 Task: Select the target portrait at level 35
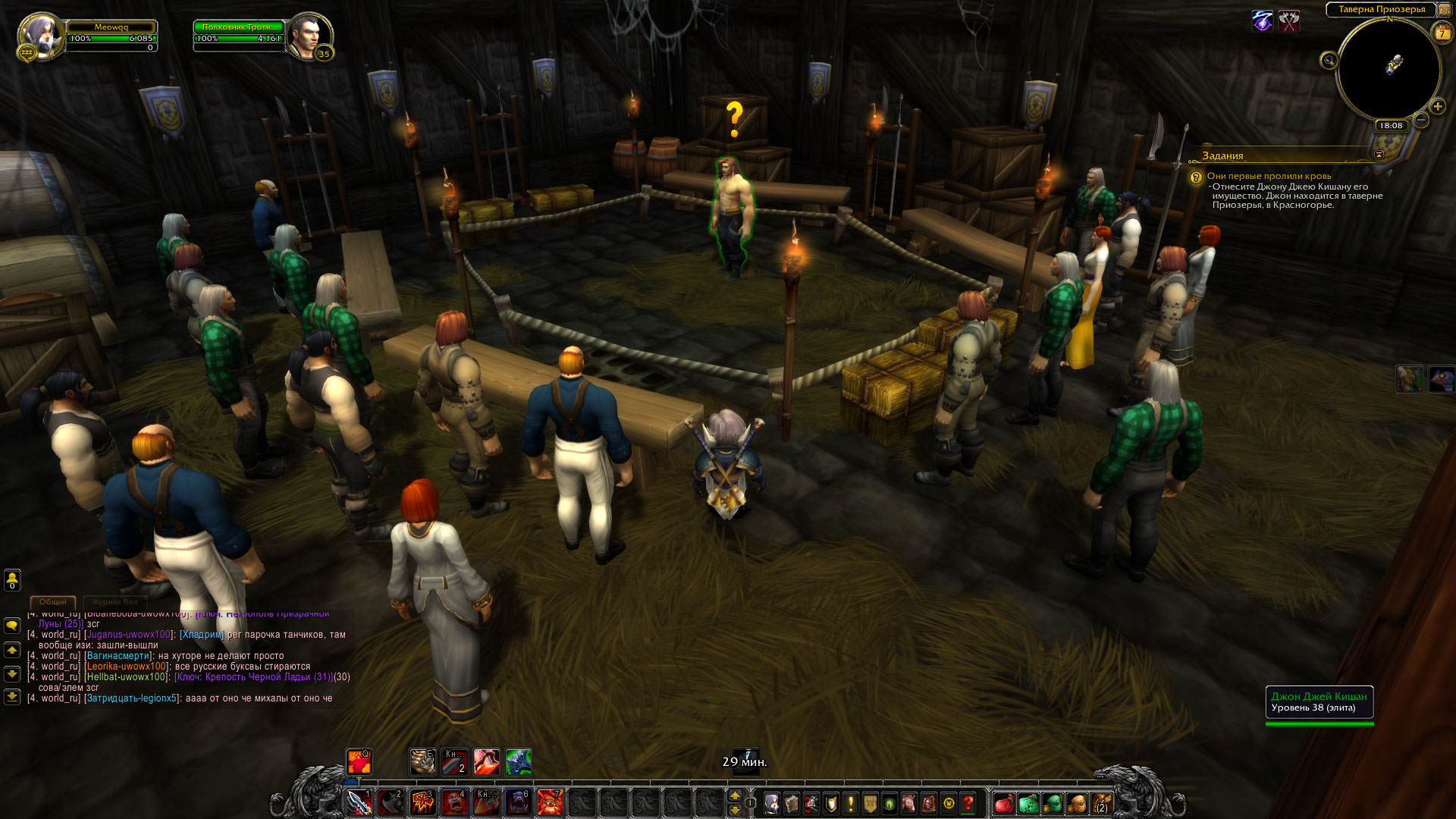(x=309, y=35)
